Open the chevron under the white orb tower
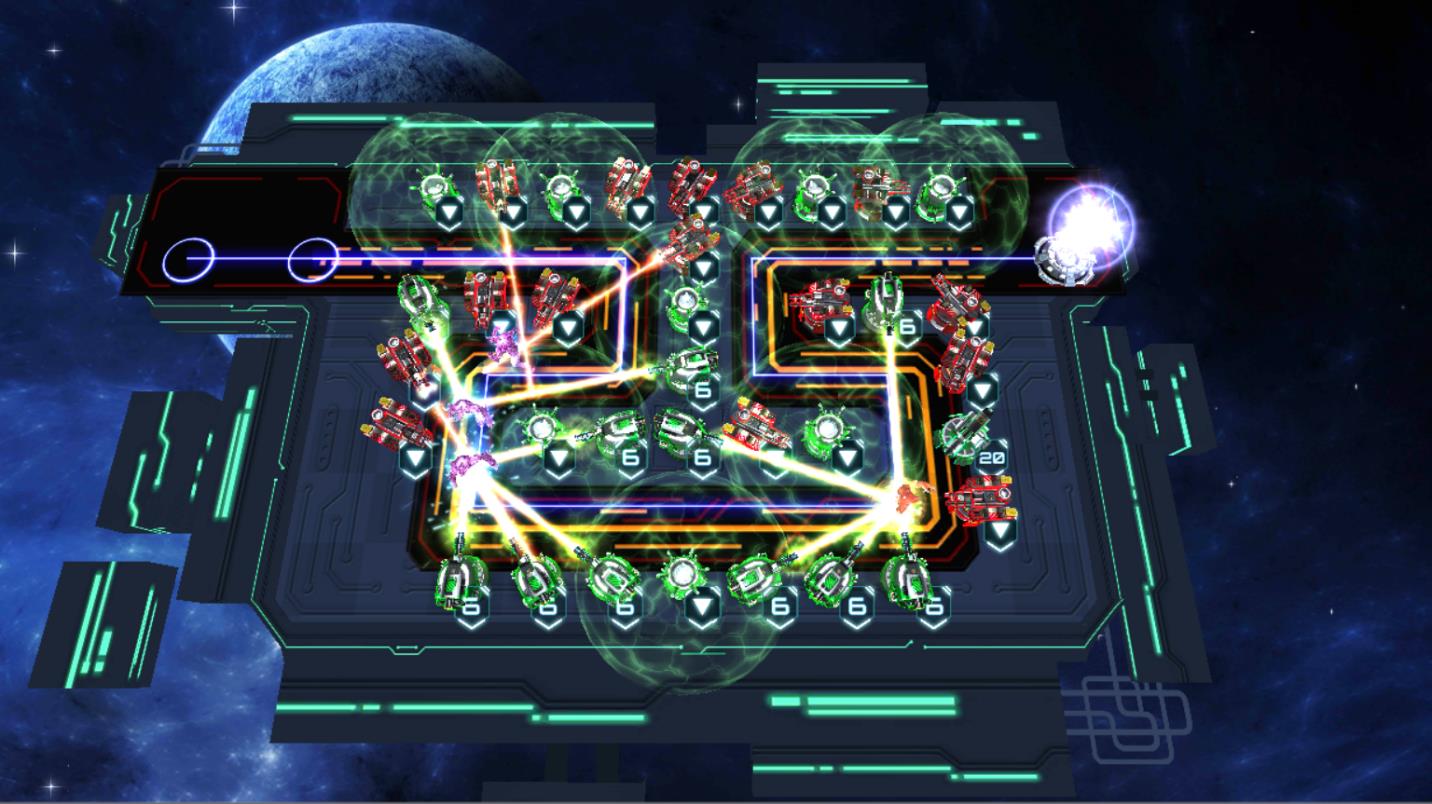The height and width of the screenshot is (804, 1432). [x=701, y=603]
